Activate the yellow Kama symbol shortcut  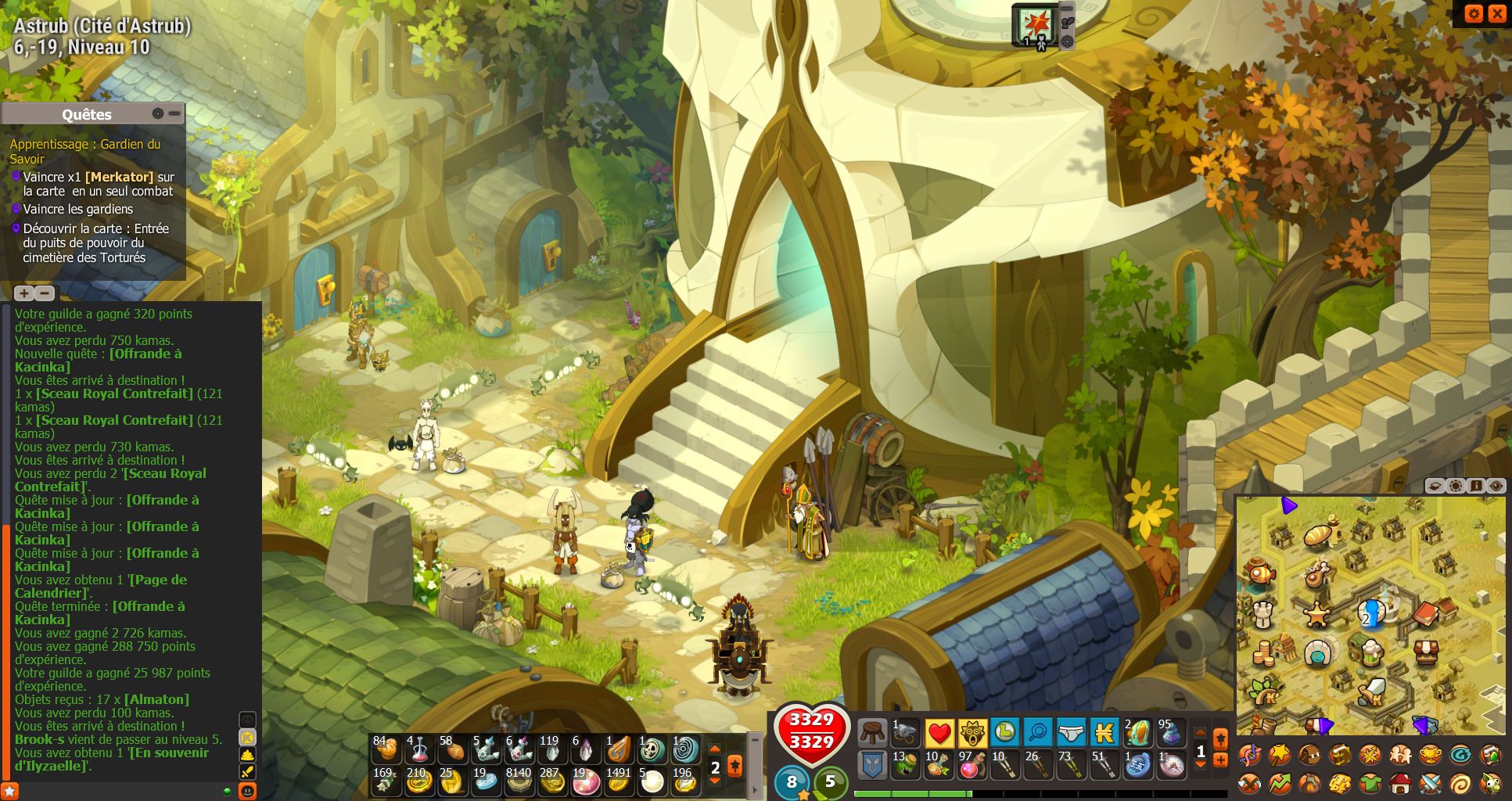[1104, 733]
